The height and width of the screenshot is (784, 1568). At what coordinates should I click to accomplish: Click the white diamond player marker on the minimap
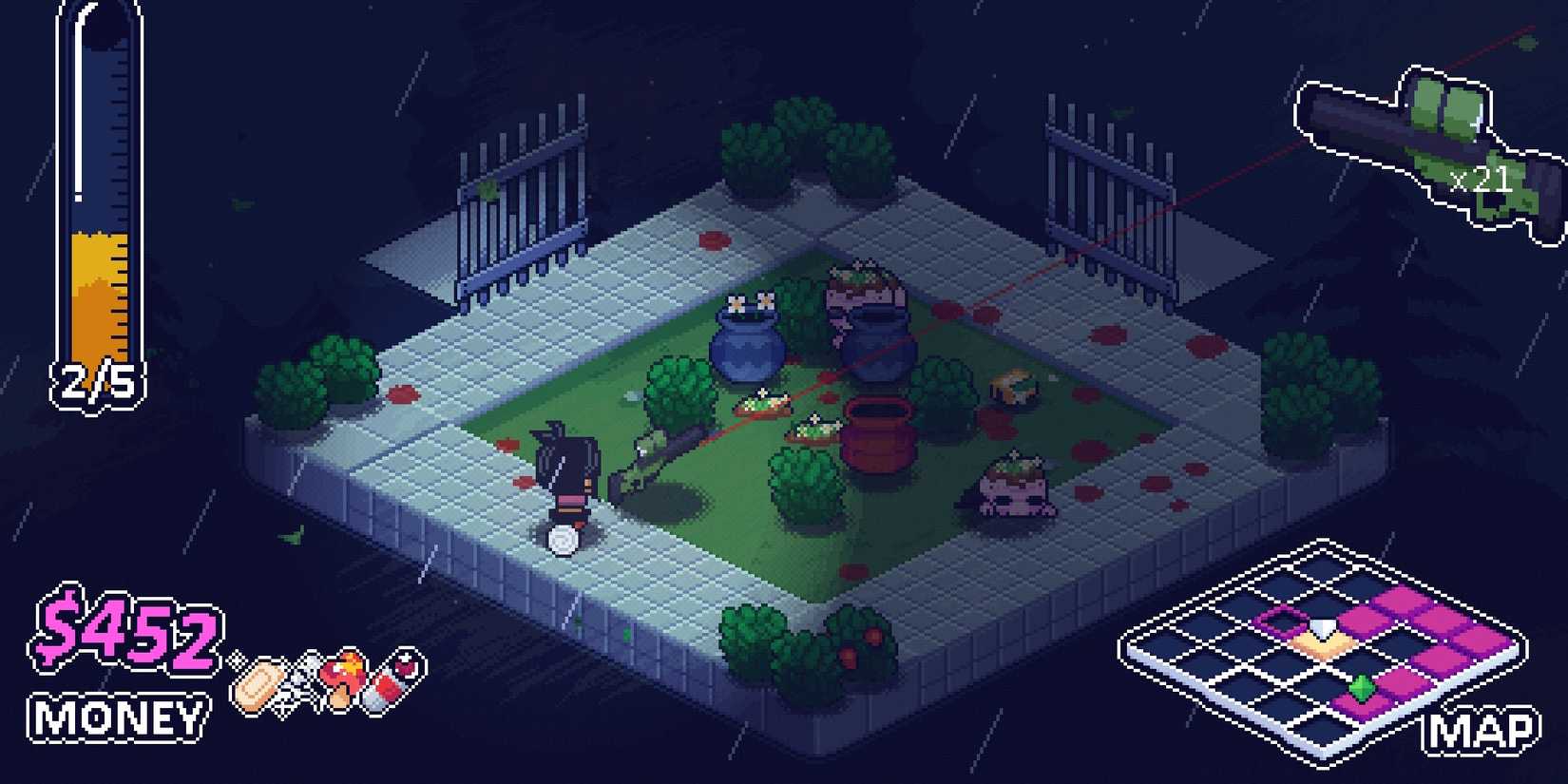coord(1322,626)
